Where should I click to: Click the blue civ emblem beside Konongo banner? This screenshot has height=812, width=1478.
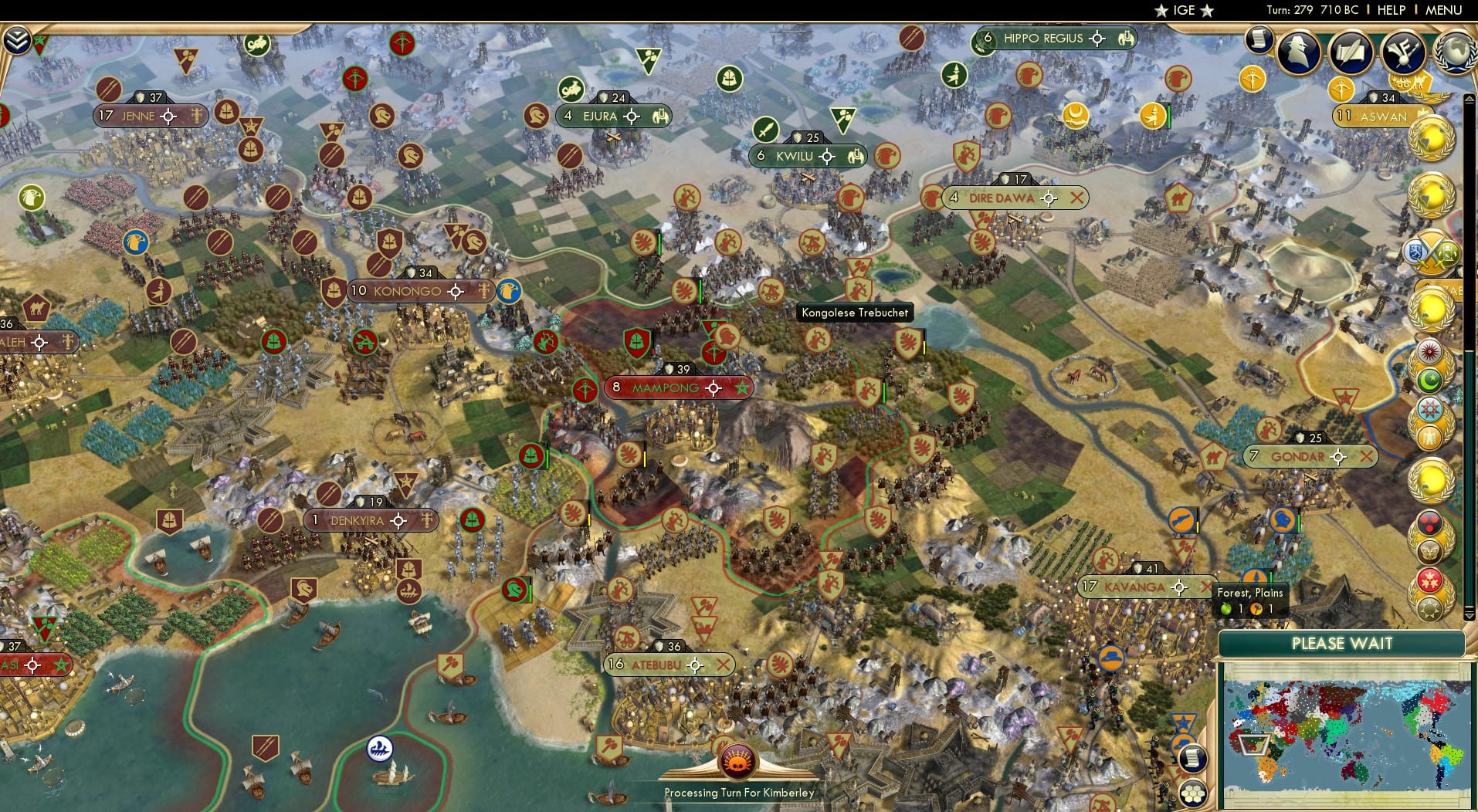click(x=508, y=292)
